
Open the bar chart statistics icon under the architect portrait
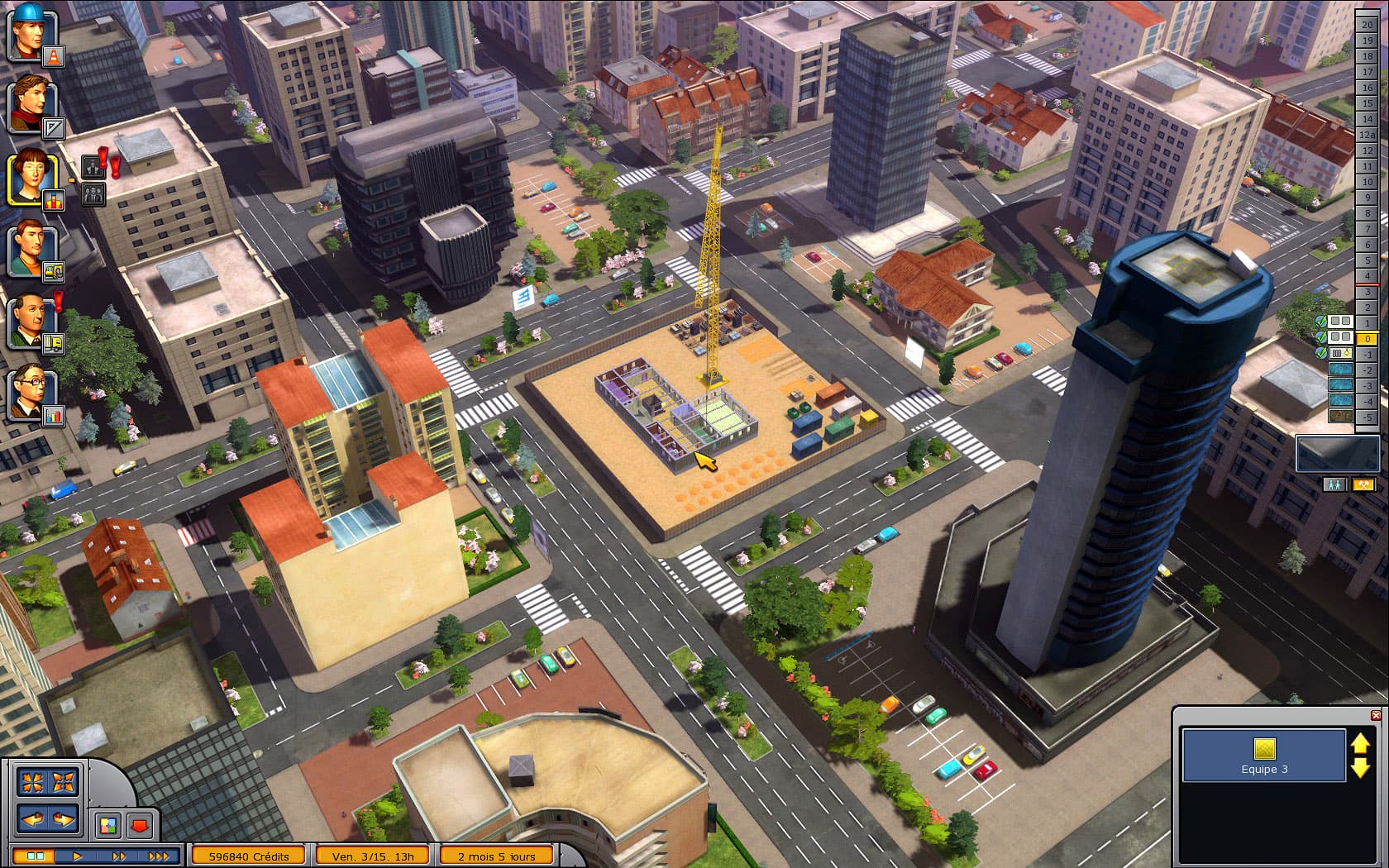pos(53,414)
